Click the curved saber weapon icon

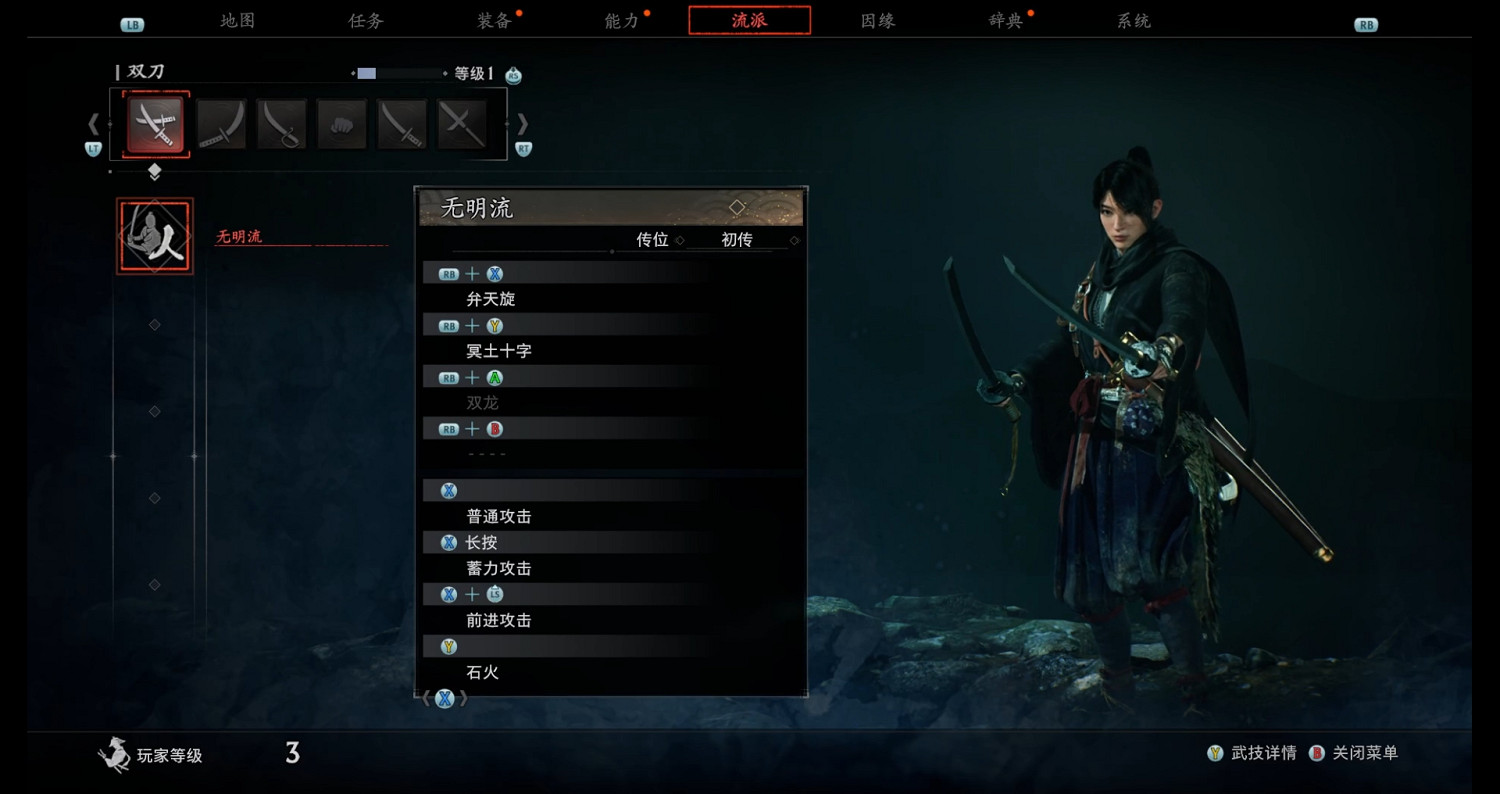[x=281, y=123]
